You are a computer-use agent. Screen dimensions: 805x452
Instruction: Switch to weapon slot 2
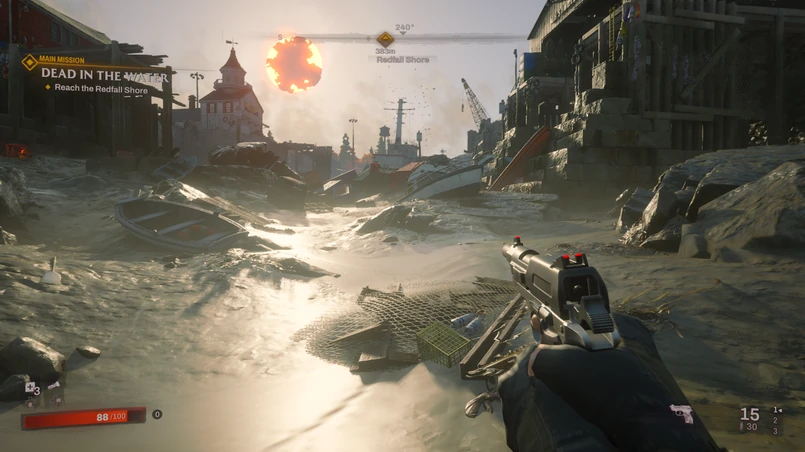[x=775, y=420]
